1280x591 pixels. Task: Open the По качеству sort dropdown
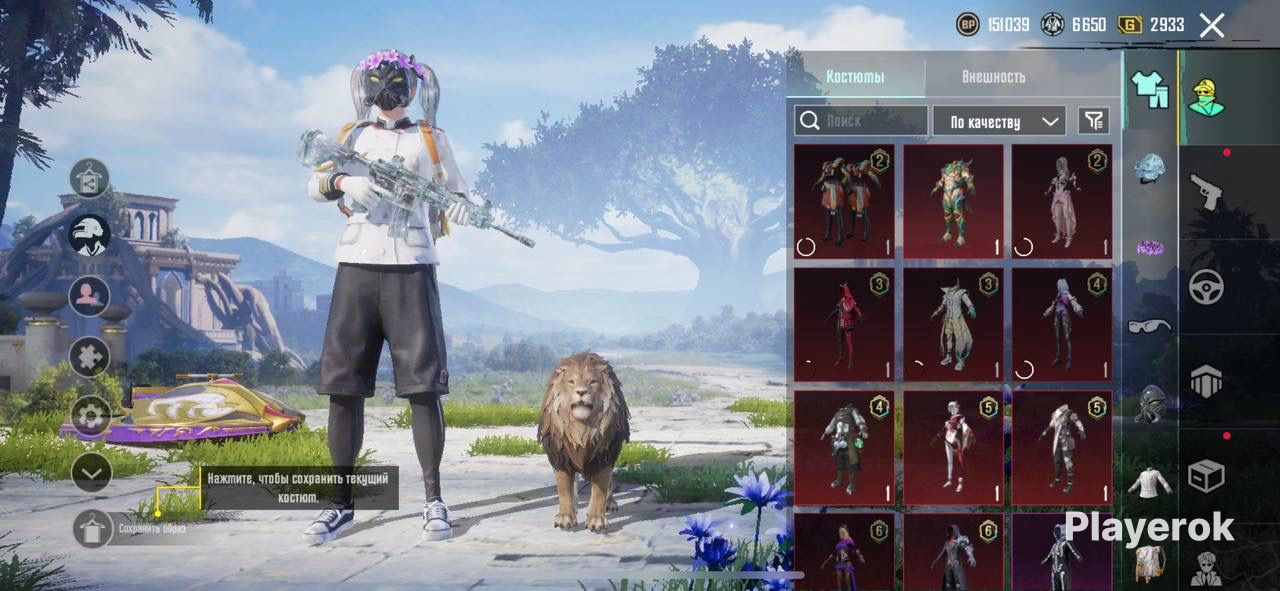[x=999, y=121]
